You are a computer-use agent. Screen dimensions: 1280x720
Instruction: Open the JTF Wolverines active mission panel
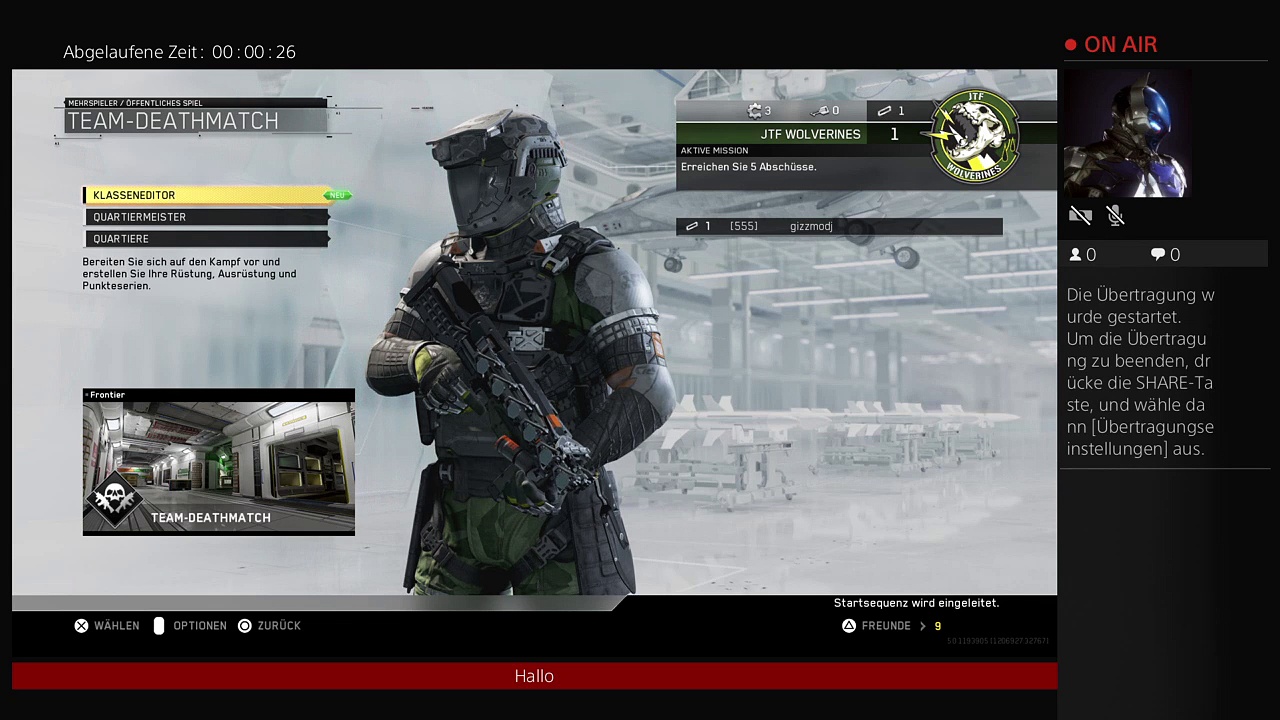point(800,160)
